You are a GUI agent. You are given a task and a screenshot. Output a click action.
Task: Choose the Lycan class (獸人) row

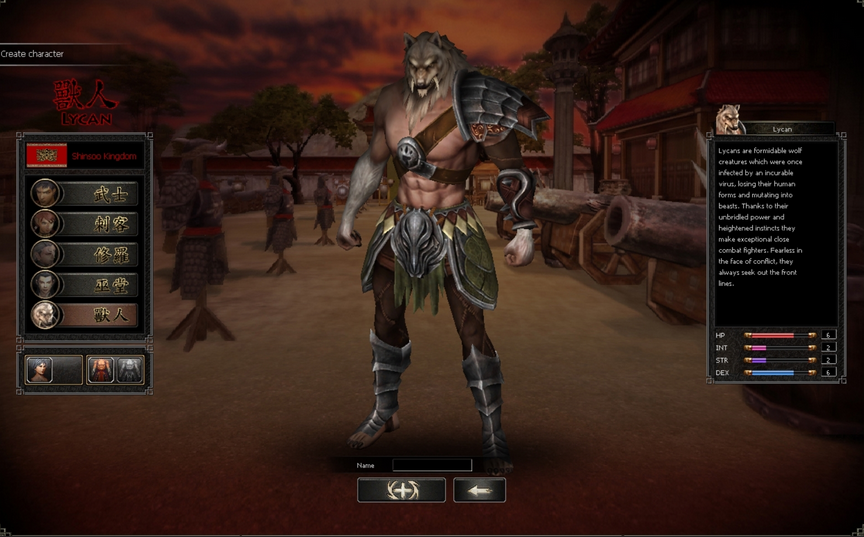coord(85,315)
